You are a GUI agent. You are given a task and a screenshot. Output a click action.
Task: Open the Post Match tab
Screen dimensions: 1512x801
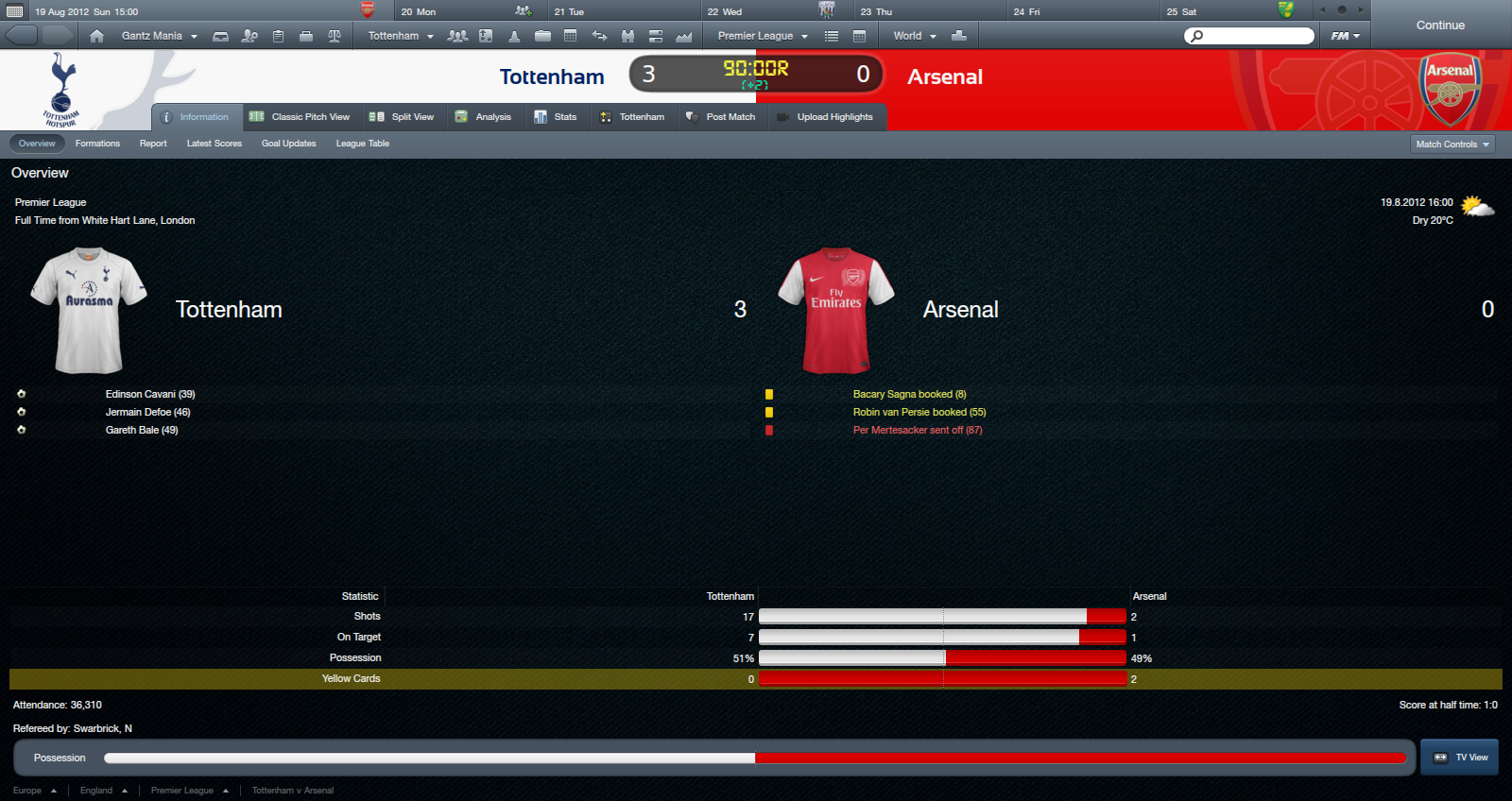point(721,117)
